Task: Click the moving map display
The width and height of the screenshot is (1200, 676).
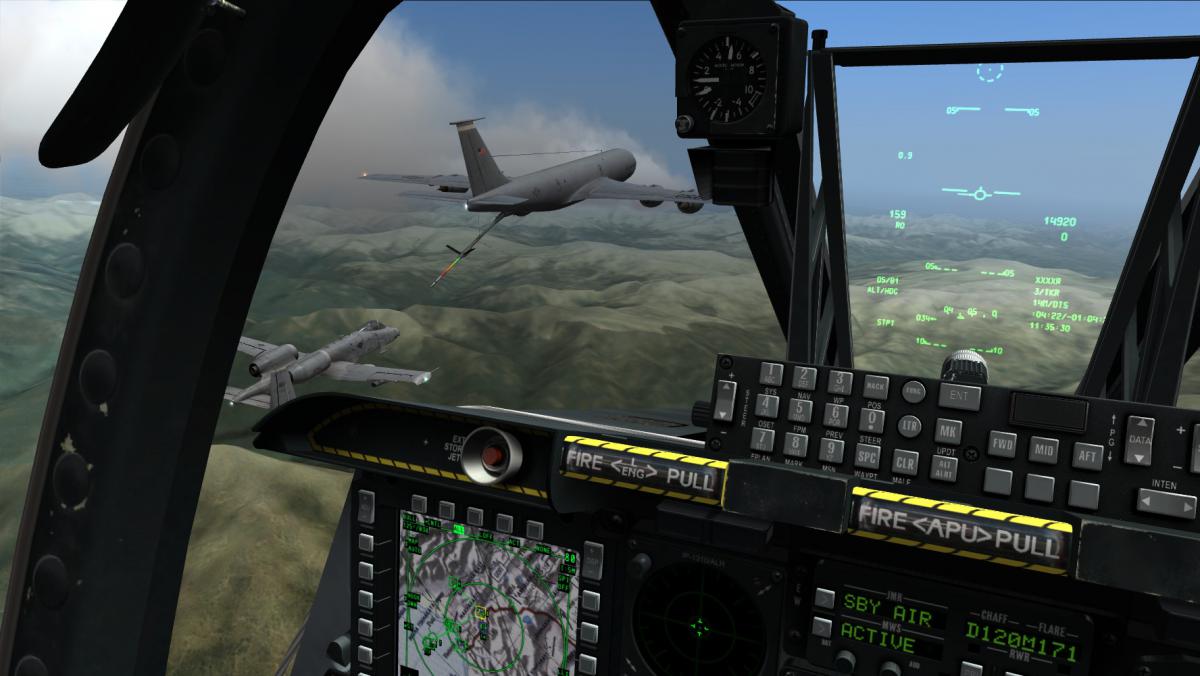Action: pyautogui.click(x=488, y=599)
